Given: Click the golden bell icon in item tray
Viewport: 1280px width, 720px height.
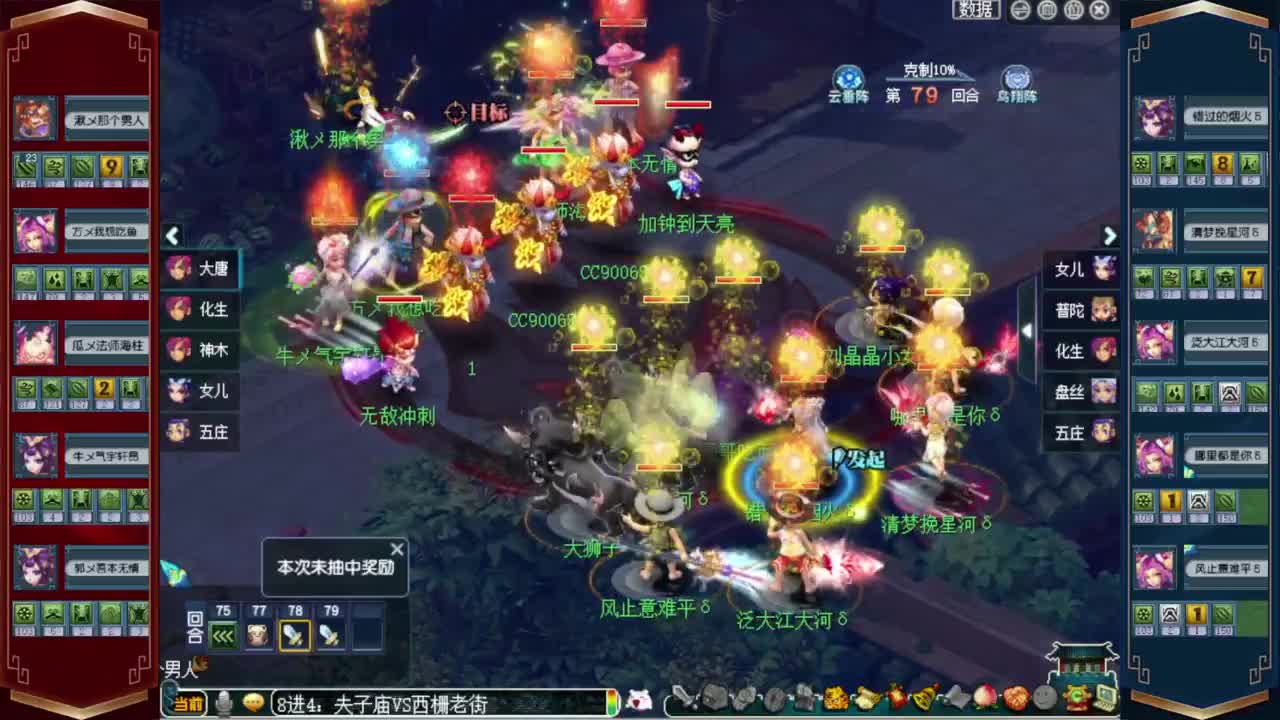Looking at the screenshot, I should point(922,697).
